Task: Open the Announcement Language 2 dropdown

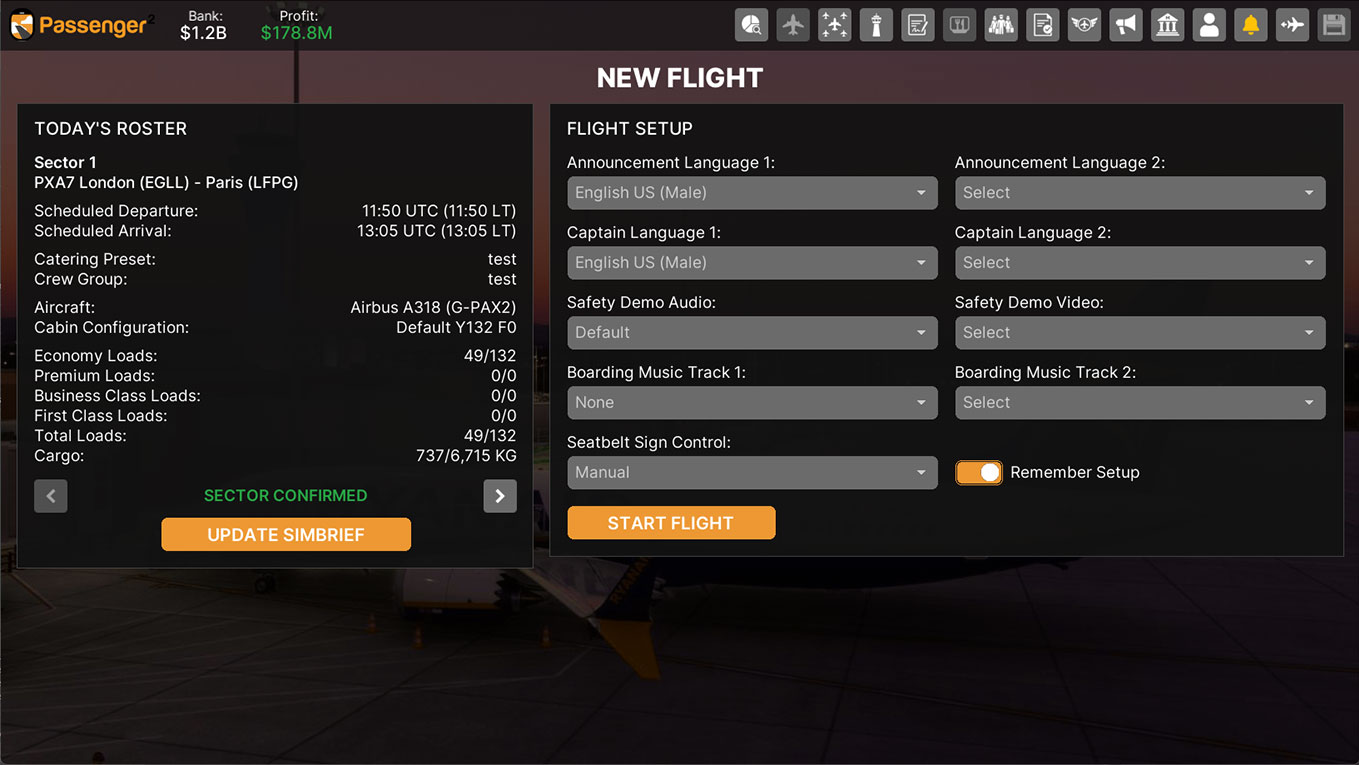Action: coord(1140,193)
